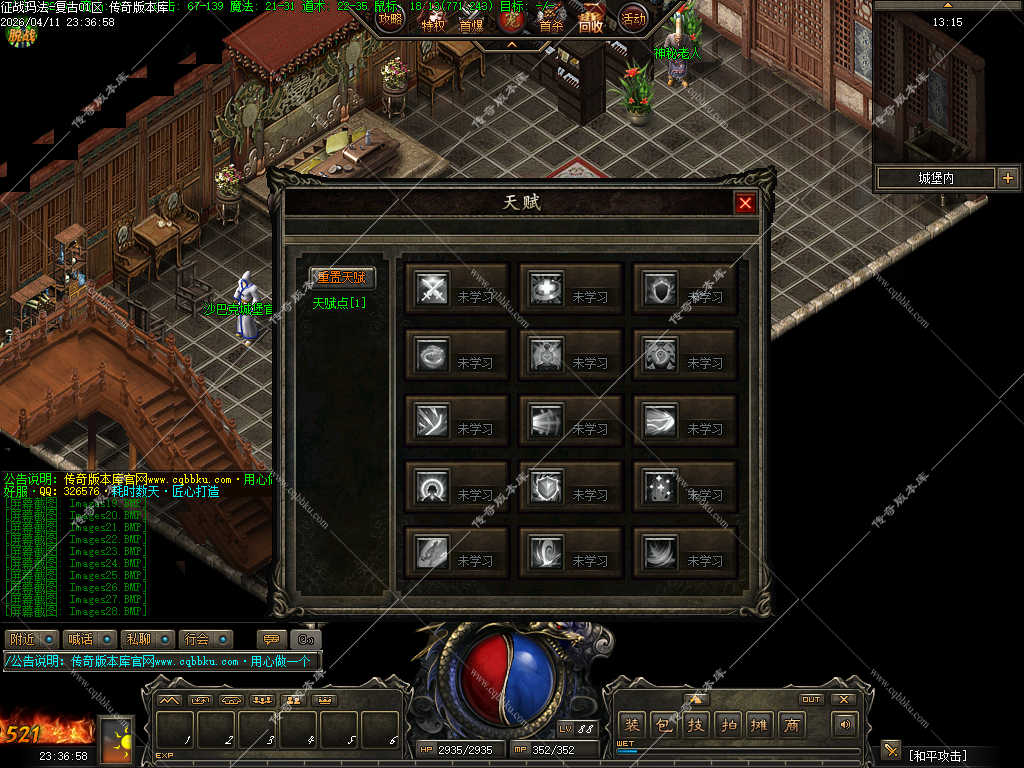Toggle the 私聊 private chat channel
The height and width of the screenshot is (768, 1024).
point(147,638)
